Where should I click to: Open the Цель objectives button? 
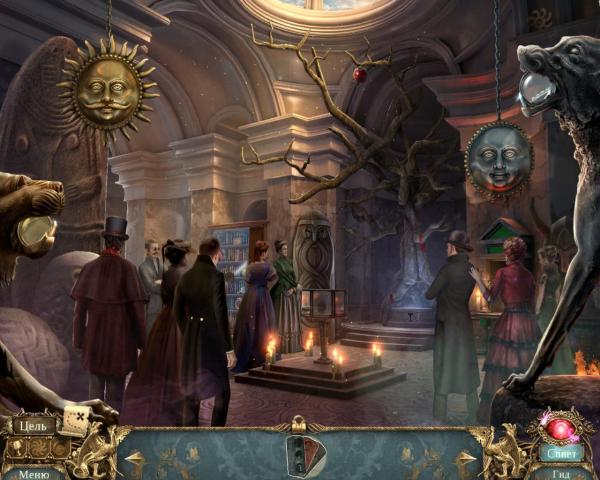[x=32, y=425]
